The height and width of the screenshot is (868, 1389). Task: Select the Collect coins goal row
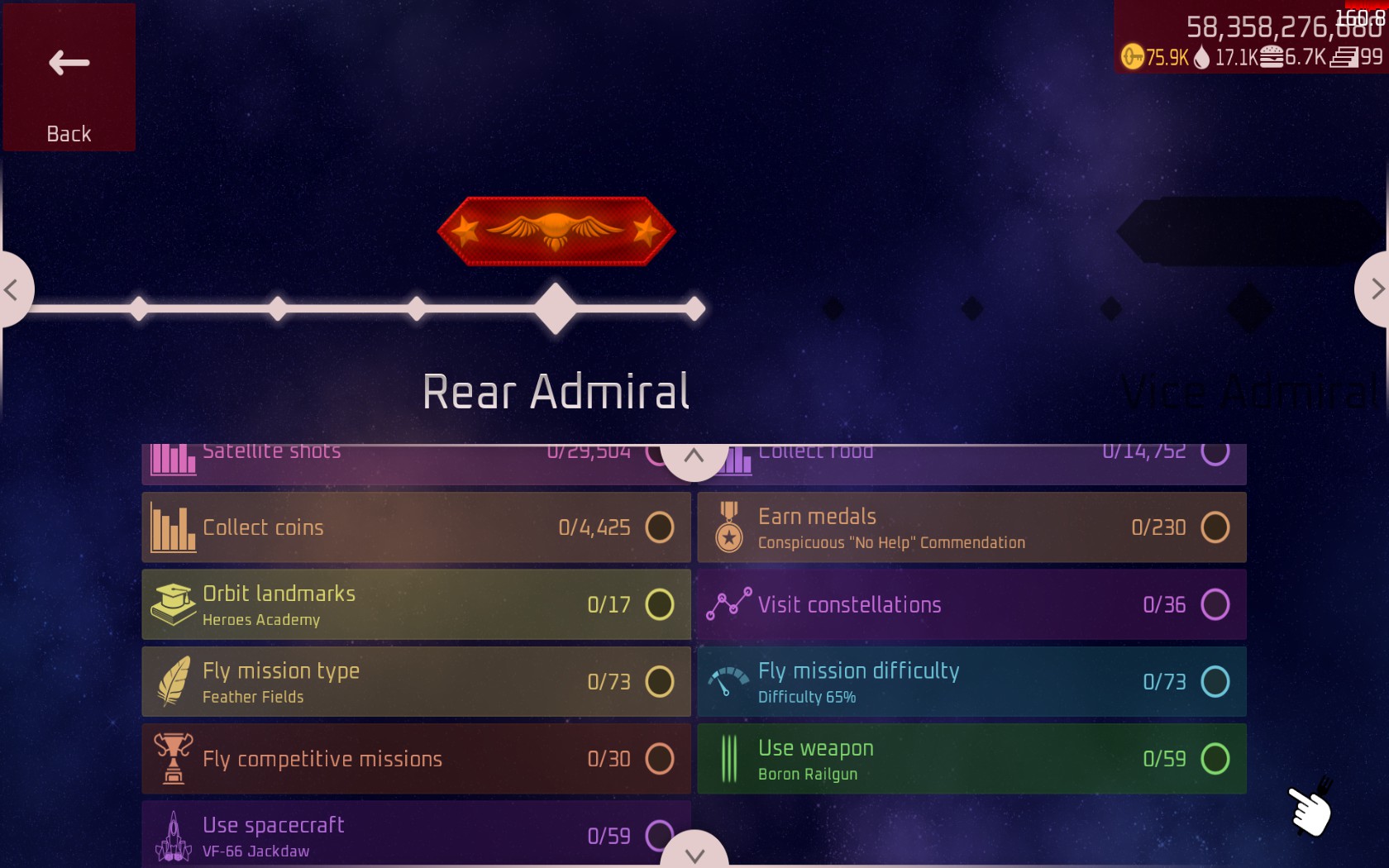(416, 527)
